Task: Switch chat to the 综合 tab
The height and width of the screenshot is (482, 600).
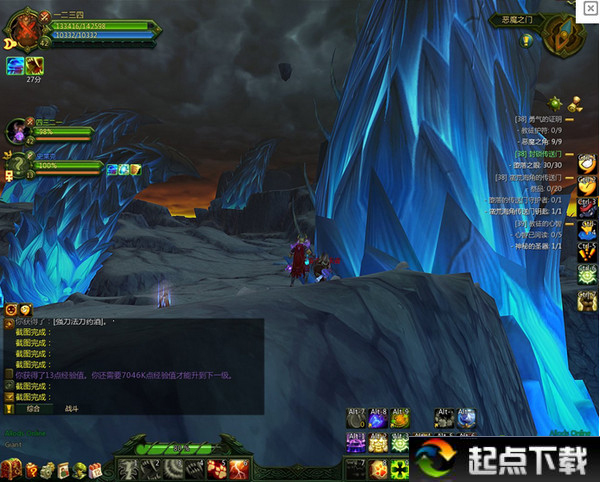Action: (x=34, y=408)
